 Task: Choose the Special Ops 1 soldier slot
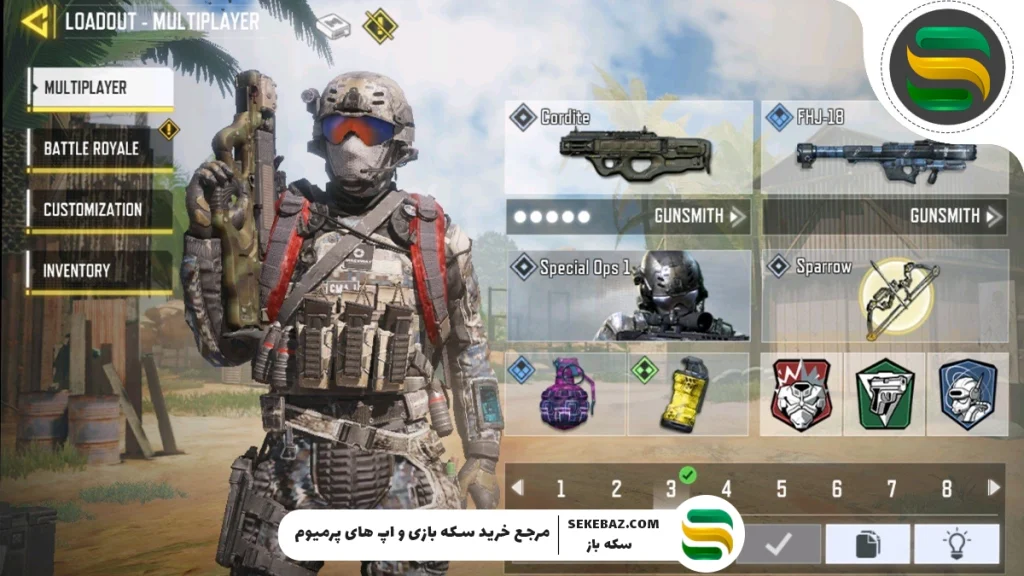pyautogui.click(x=628, y=295)
